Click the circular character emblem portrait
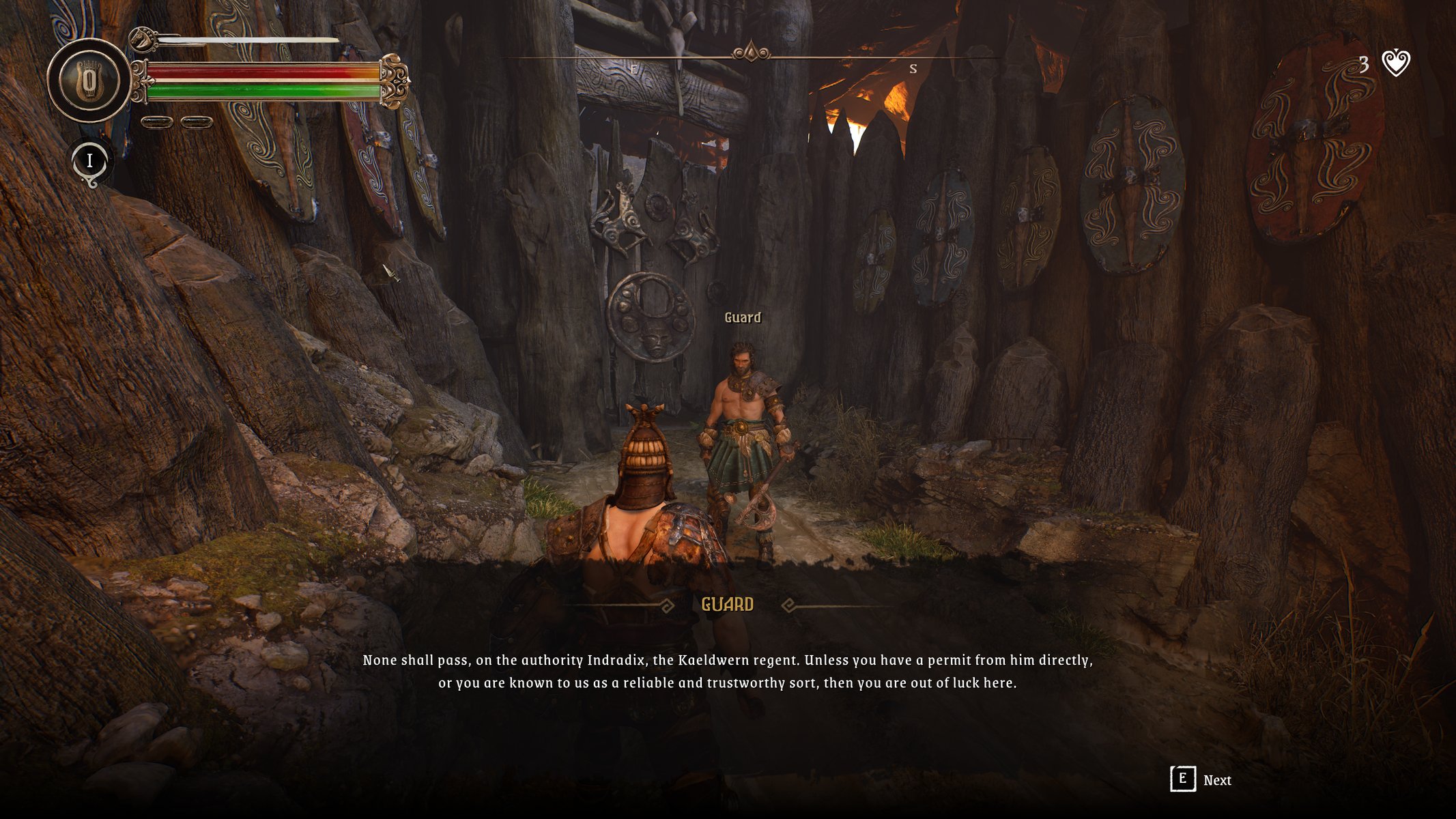Image resolution: width=1456 pixels, height=819 pixels. 89,81
